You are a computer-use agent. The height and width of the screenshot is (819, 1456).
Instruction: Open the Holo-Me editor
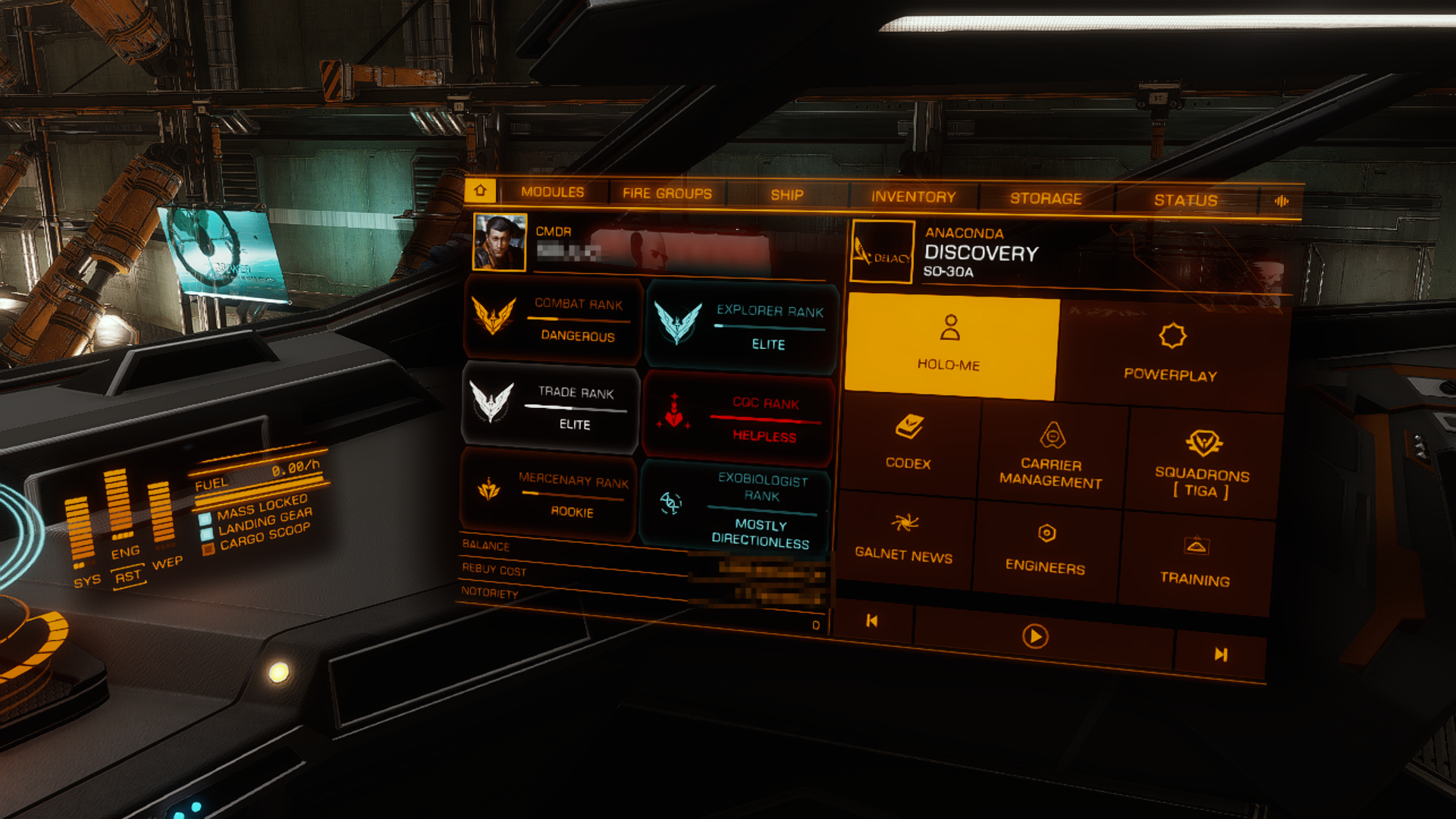(x=949, y=346)
